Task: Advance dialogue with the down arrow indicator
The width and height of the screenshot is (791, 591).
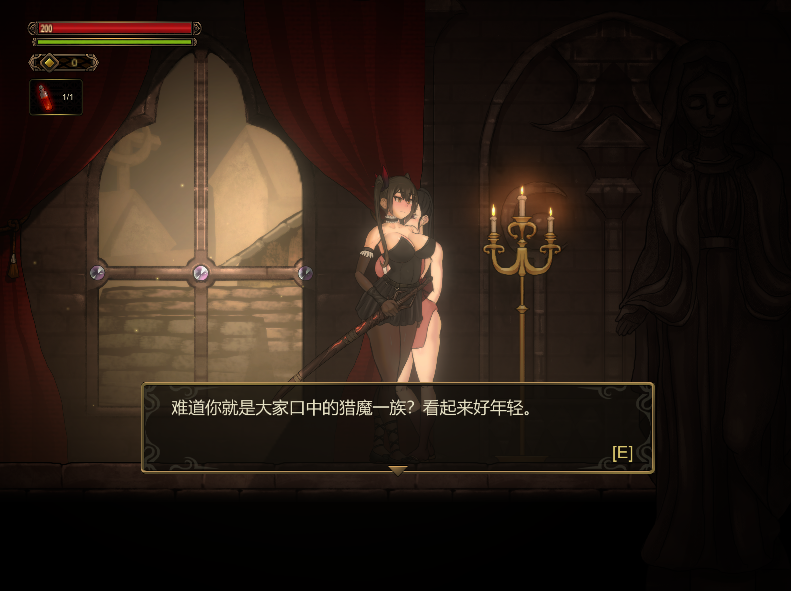Action: [397, 469]
